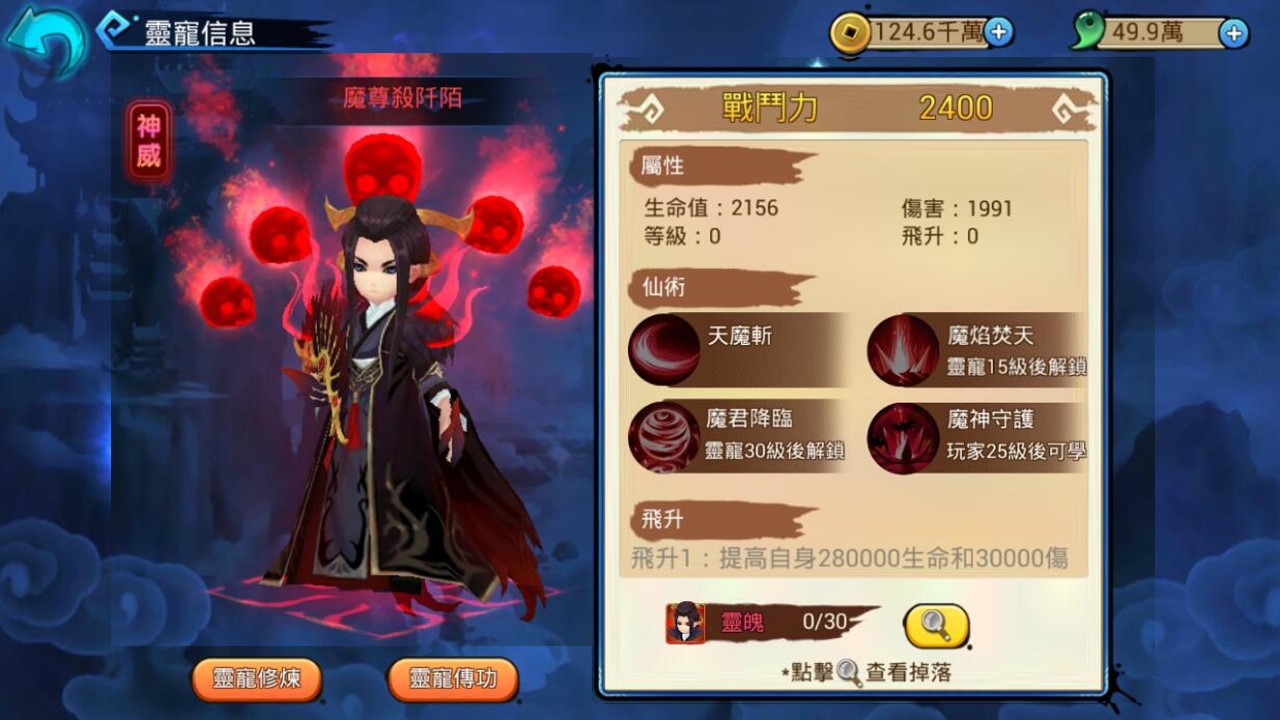
Task: Expand the 屬性 attributes section
Action: (663, 167)
